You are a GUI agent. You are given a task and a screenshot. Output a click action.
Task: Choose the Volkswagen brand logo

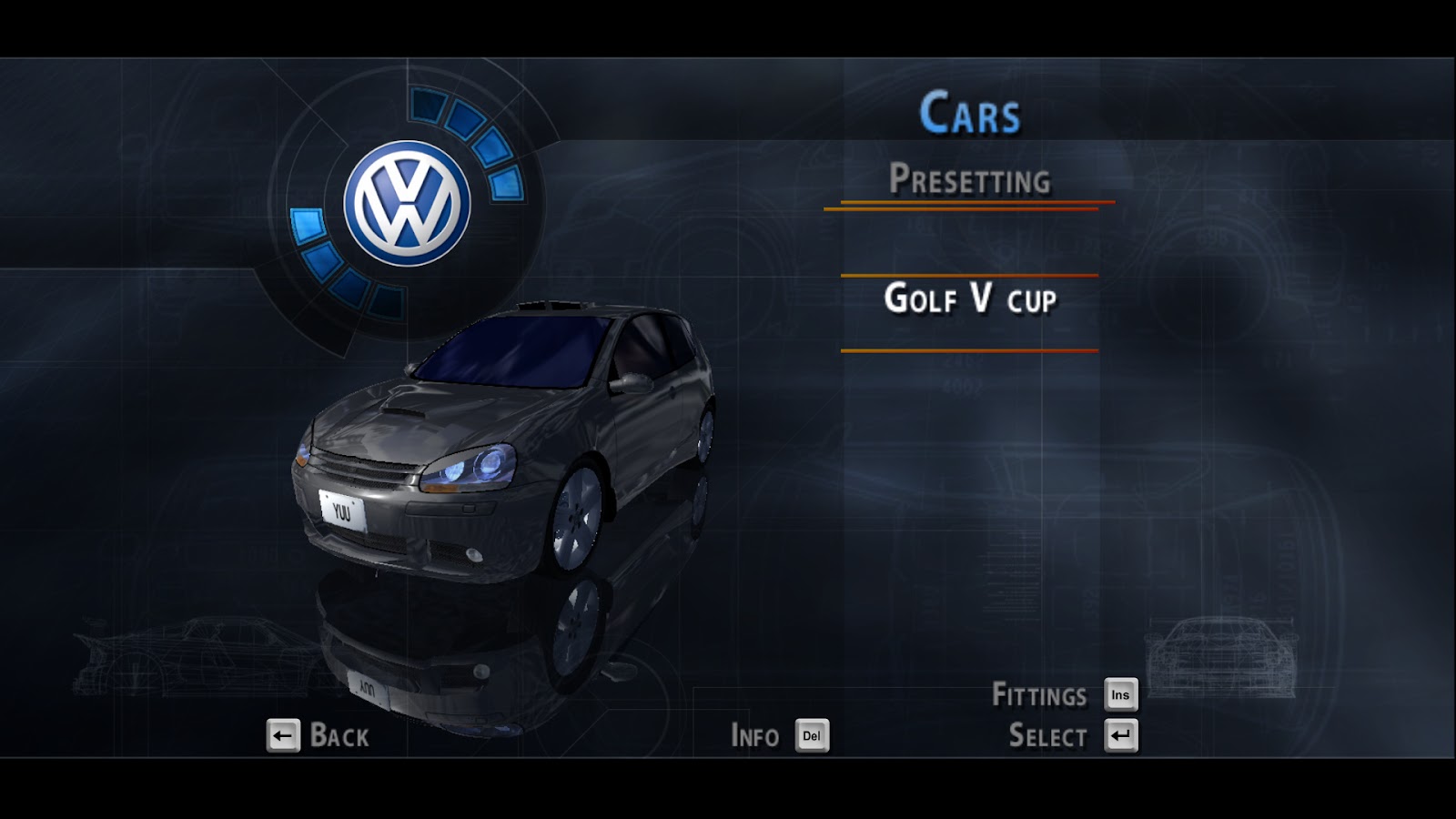[407, 203]
